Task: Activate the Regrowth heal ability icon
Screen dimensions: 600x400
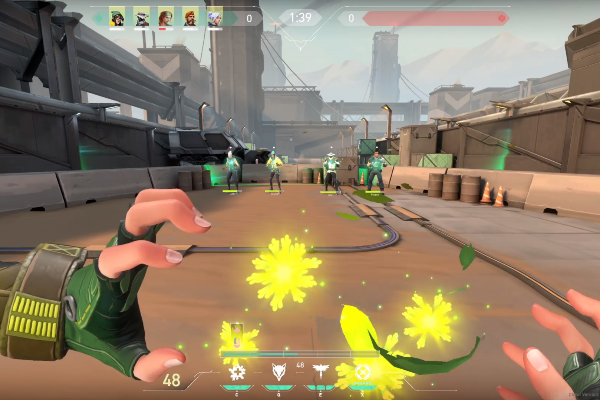Action: [237, 373]
